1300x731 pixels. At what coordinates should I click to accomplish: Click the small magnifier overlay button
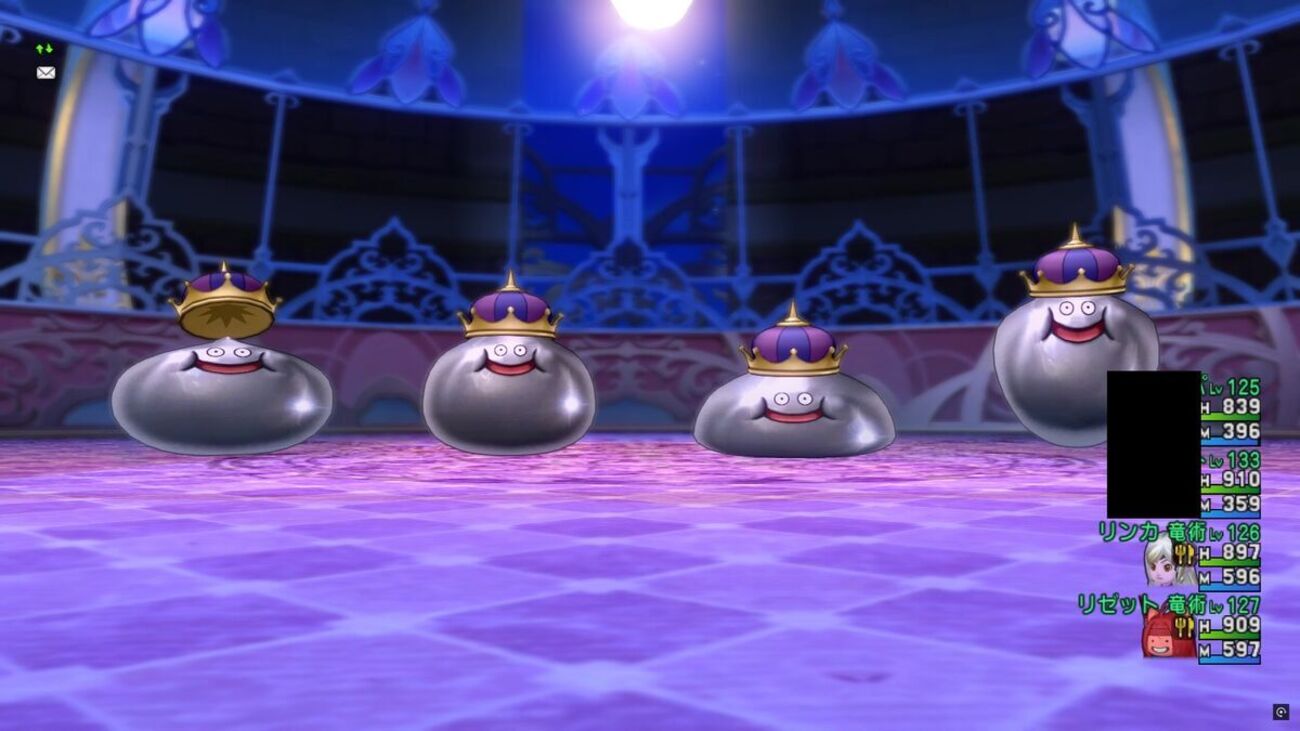coord(1280,712)
